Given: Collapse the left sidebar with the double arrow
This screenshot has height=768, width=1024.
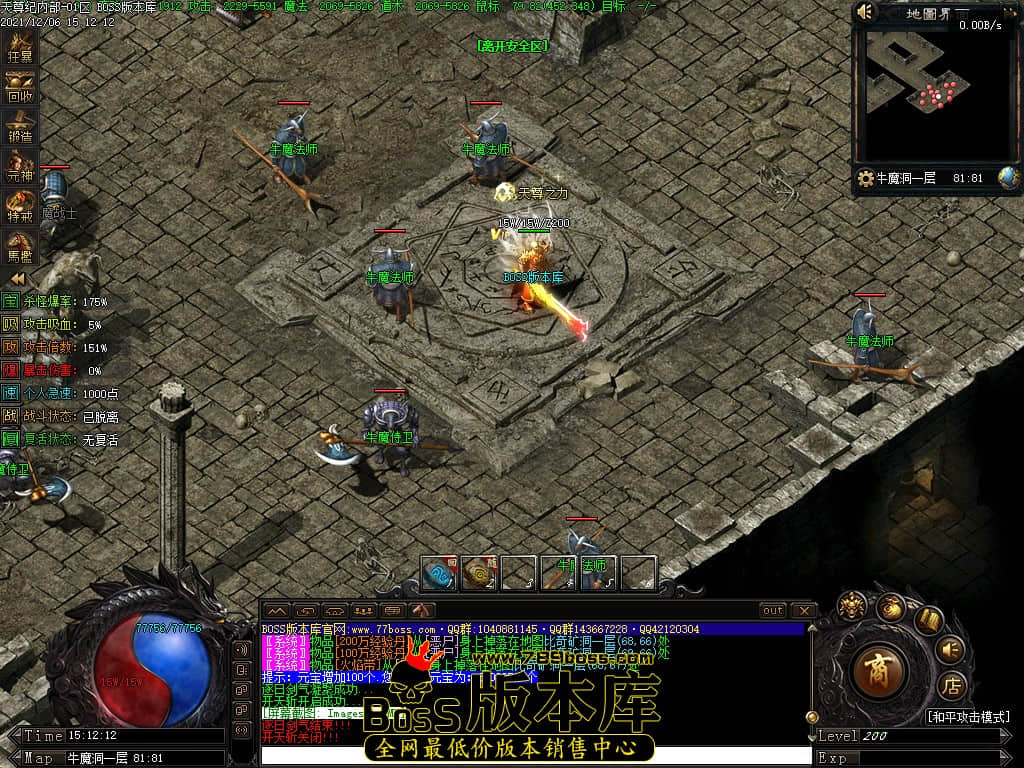Looking at the screenshot, I should pos(17,278).
